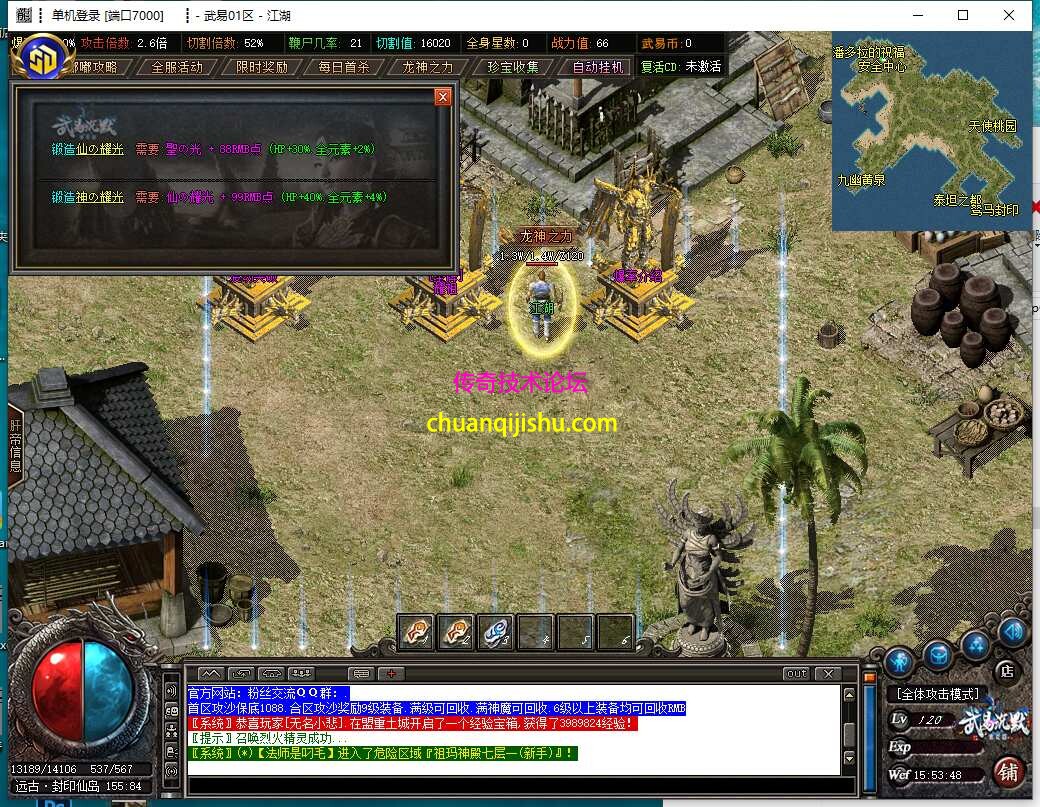Switch the 全体攻击模式 attack mode
The height and width of the screenshot is (807, 1040).
pyautogui.click(x=938, y=693)
